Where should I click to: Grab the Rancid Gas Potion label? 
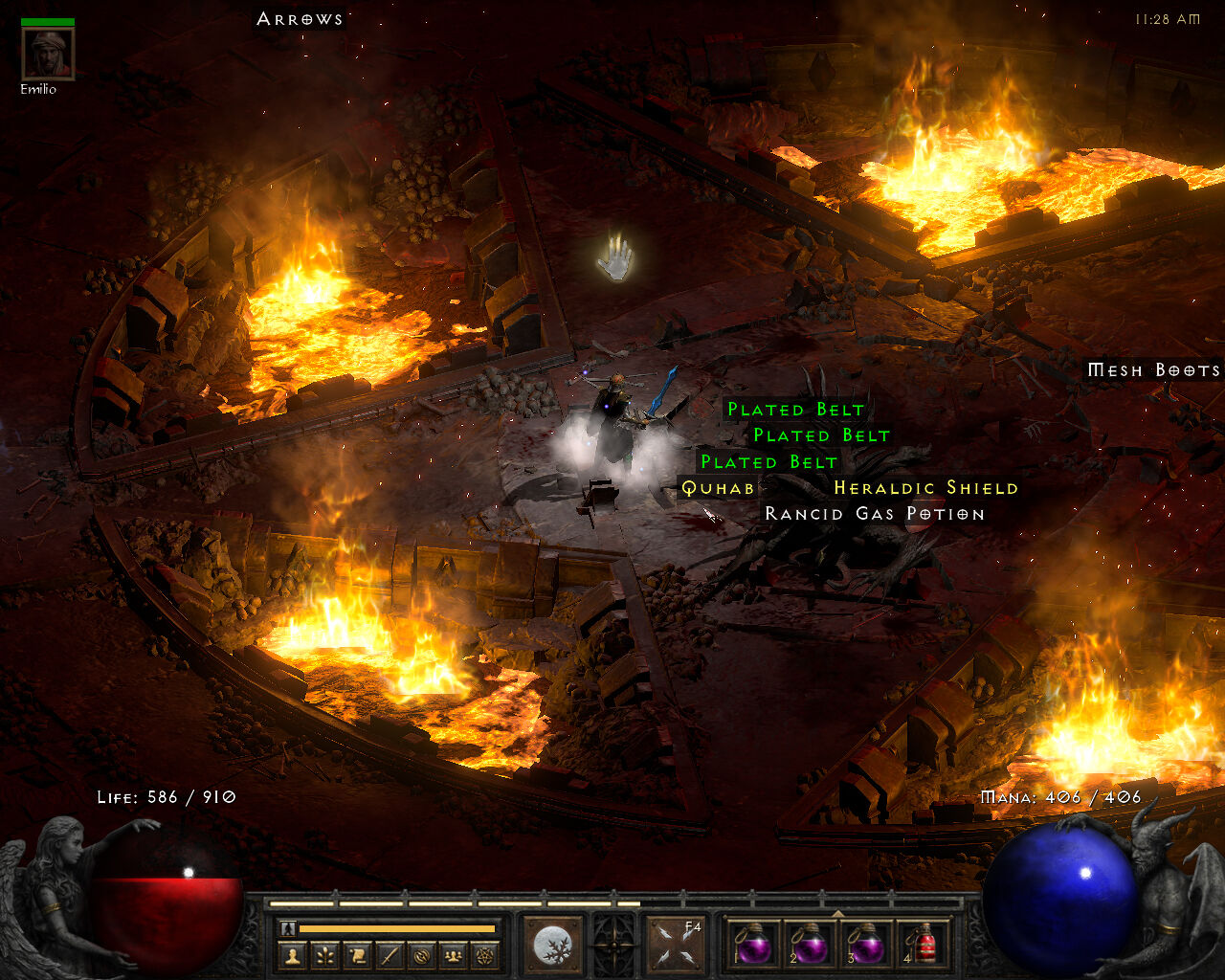point(875,514)
